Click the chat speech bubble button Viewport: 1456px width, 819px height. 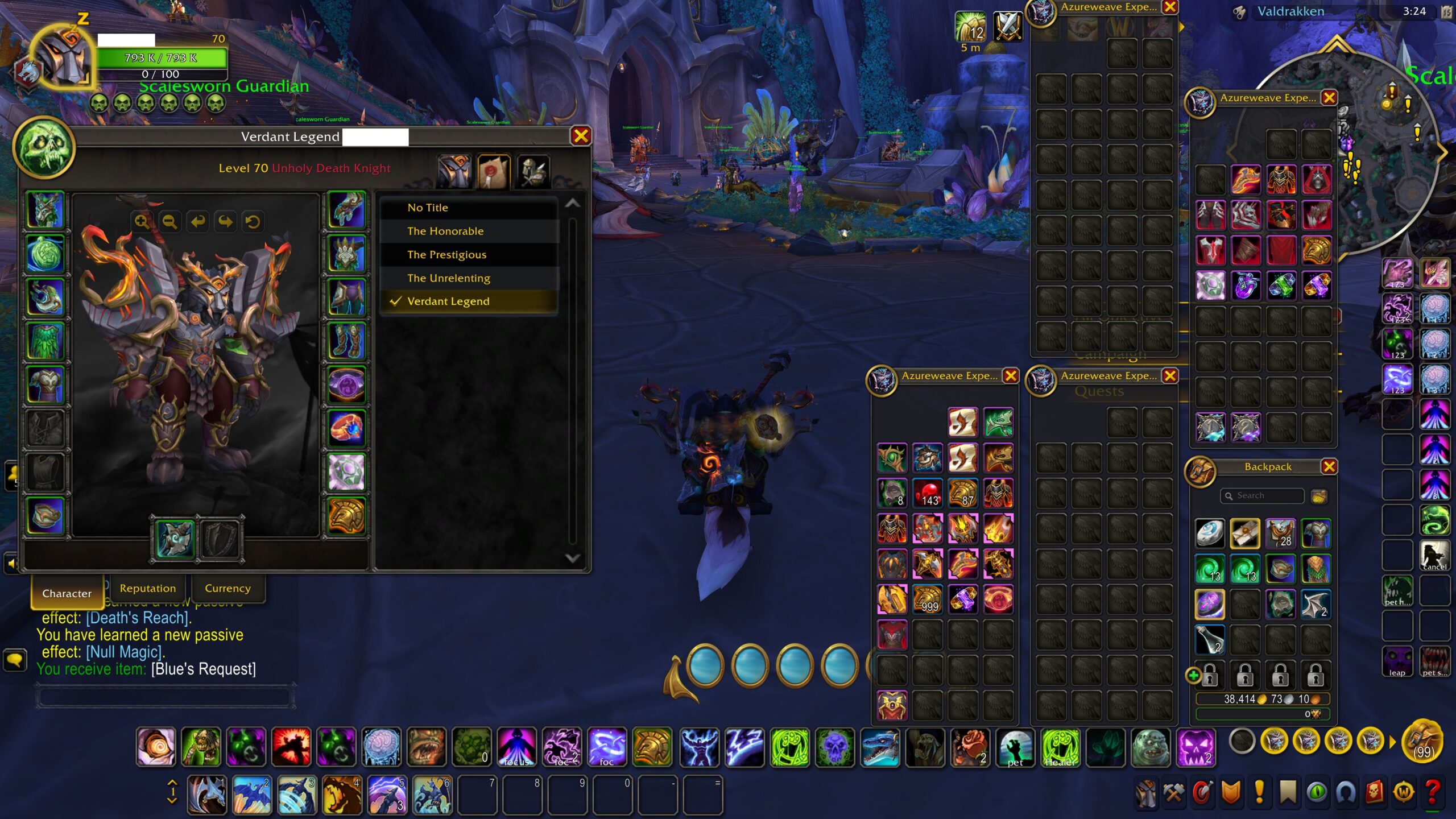[x=15, y=660]
